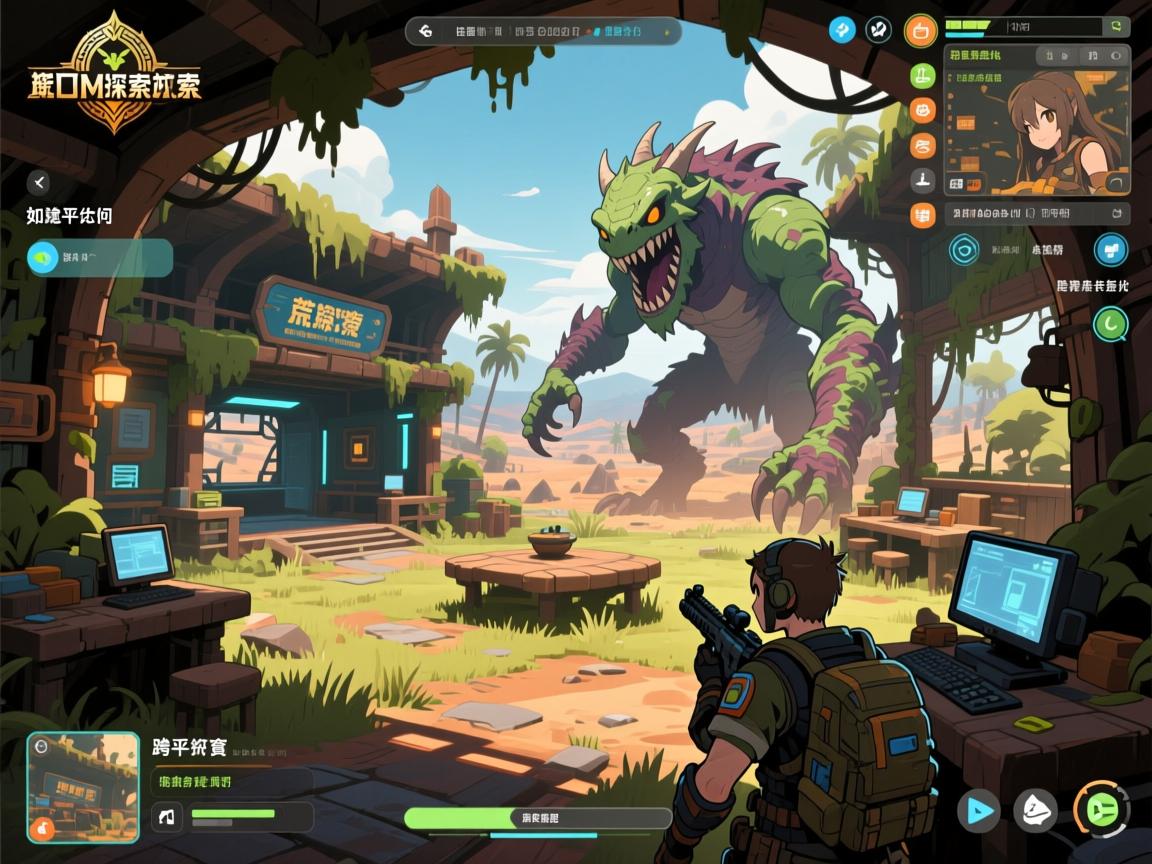The width and height of the screenshot is (1152, 864).
Task: Activate the blue puzzle-piece round button
Action: pyautogui.click(x=1110, y=249)
